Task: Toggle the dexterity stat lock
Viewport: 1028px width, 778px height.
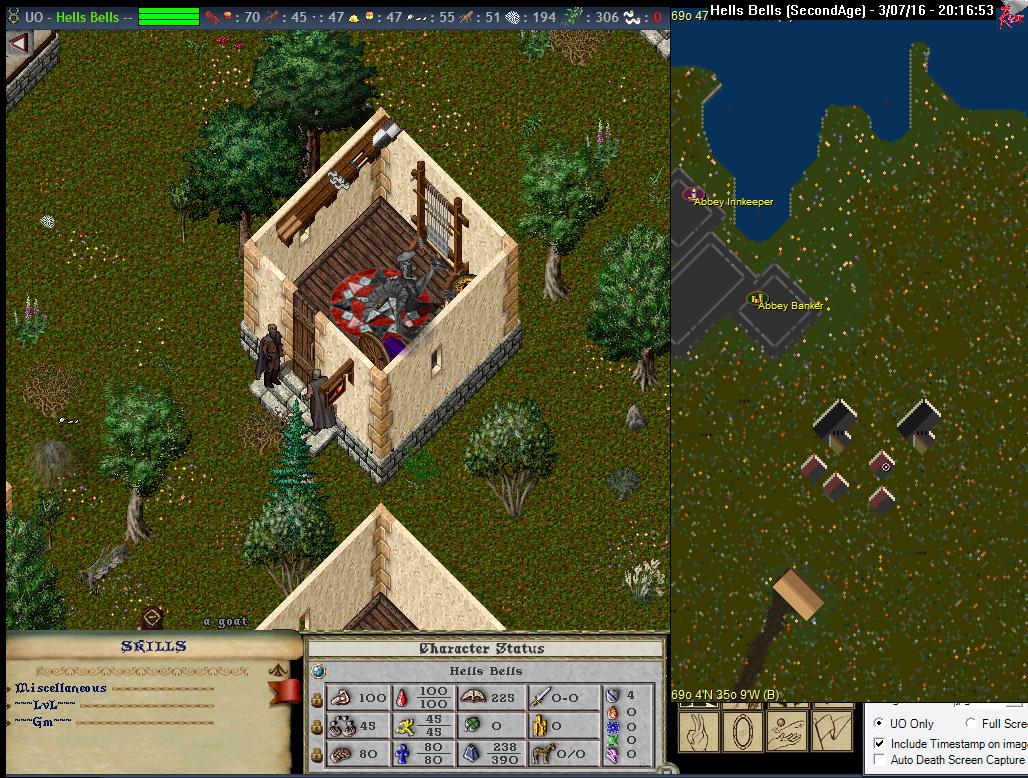Action: click(x=316, y=727)
